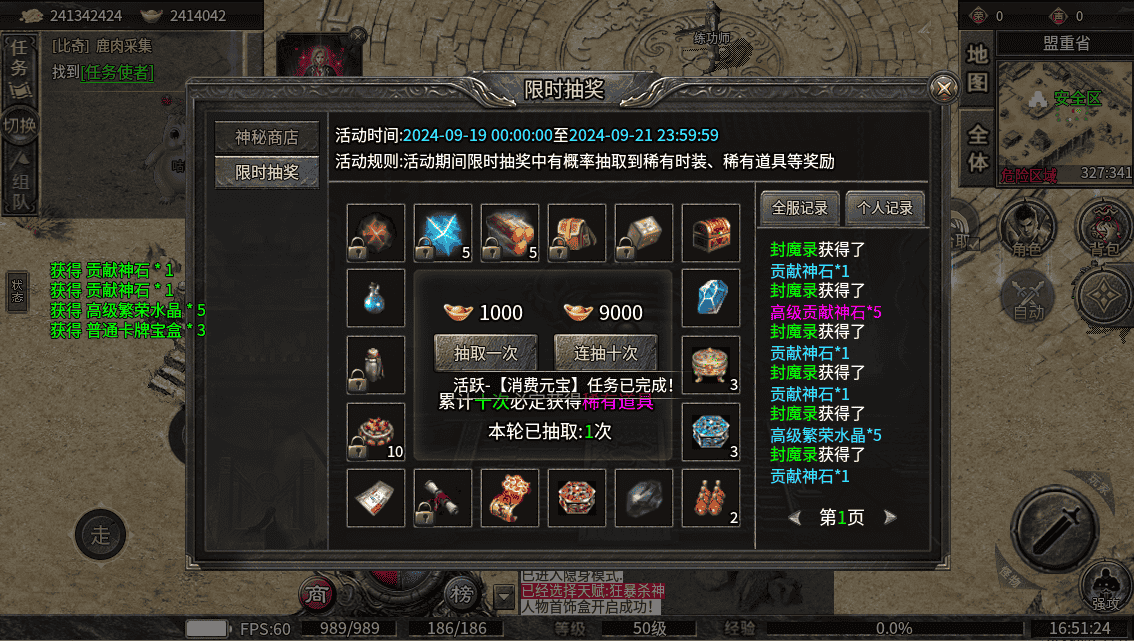Go to the next records page
1134x641 pixels.
(x=889, y=517)
